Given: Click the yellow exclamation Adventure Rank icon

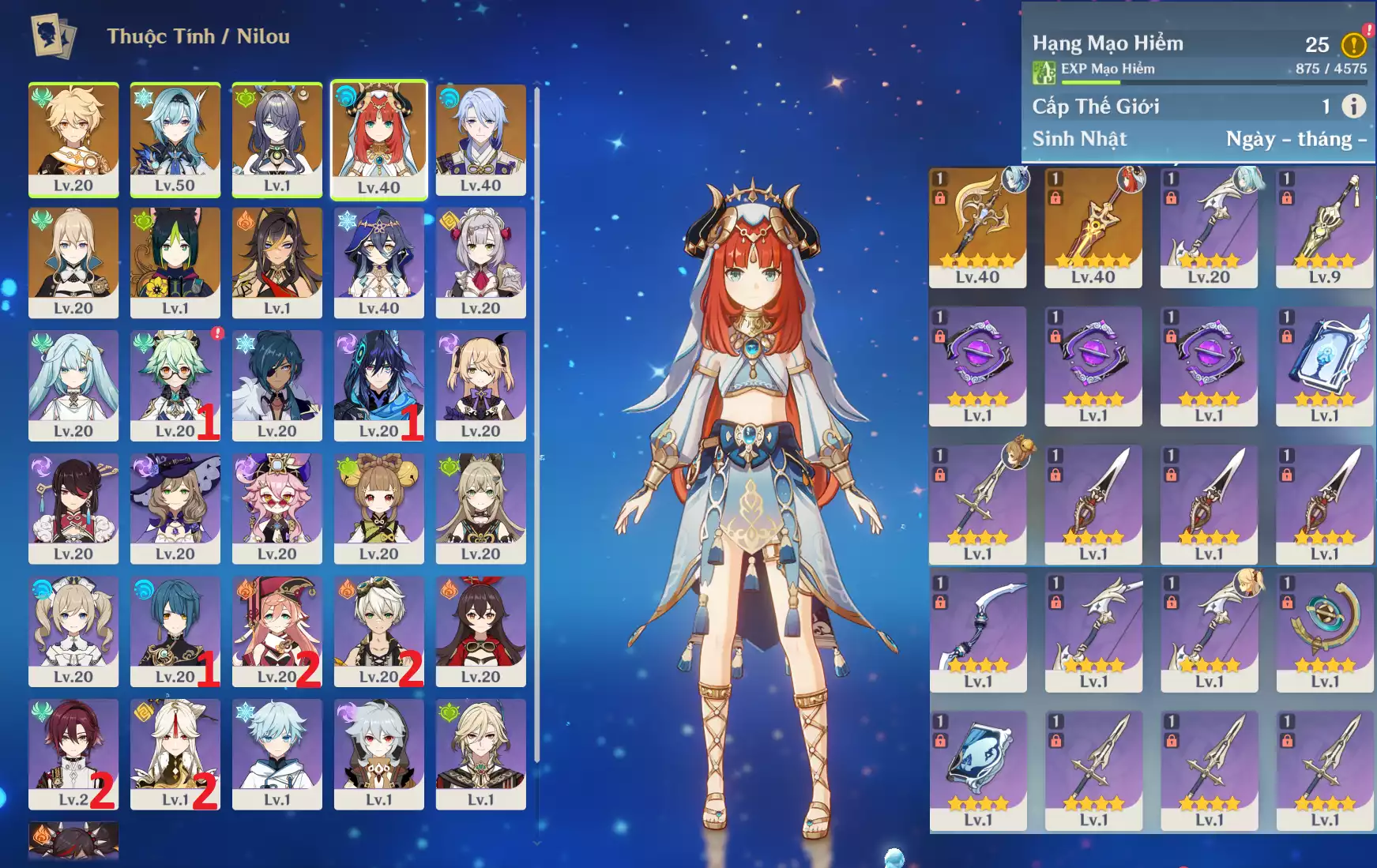Looking at the screenshot, I should [x=1353, y=45].
